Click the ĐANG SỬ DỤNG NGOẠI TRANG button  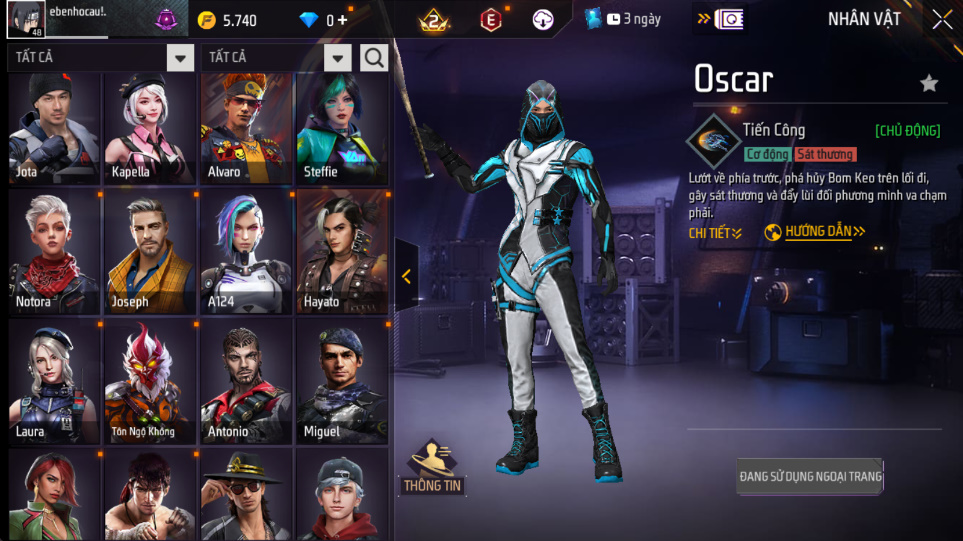pyautogui.click(x=810, y=476)
